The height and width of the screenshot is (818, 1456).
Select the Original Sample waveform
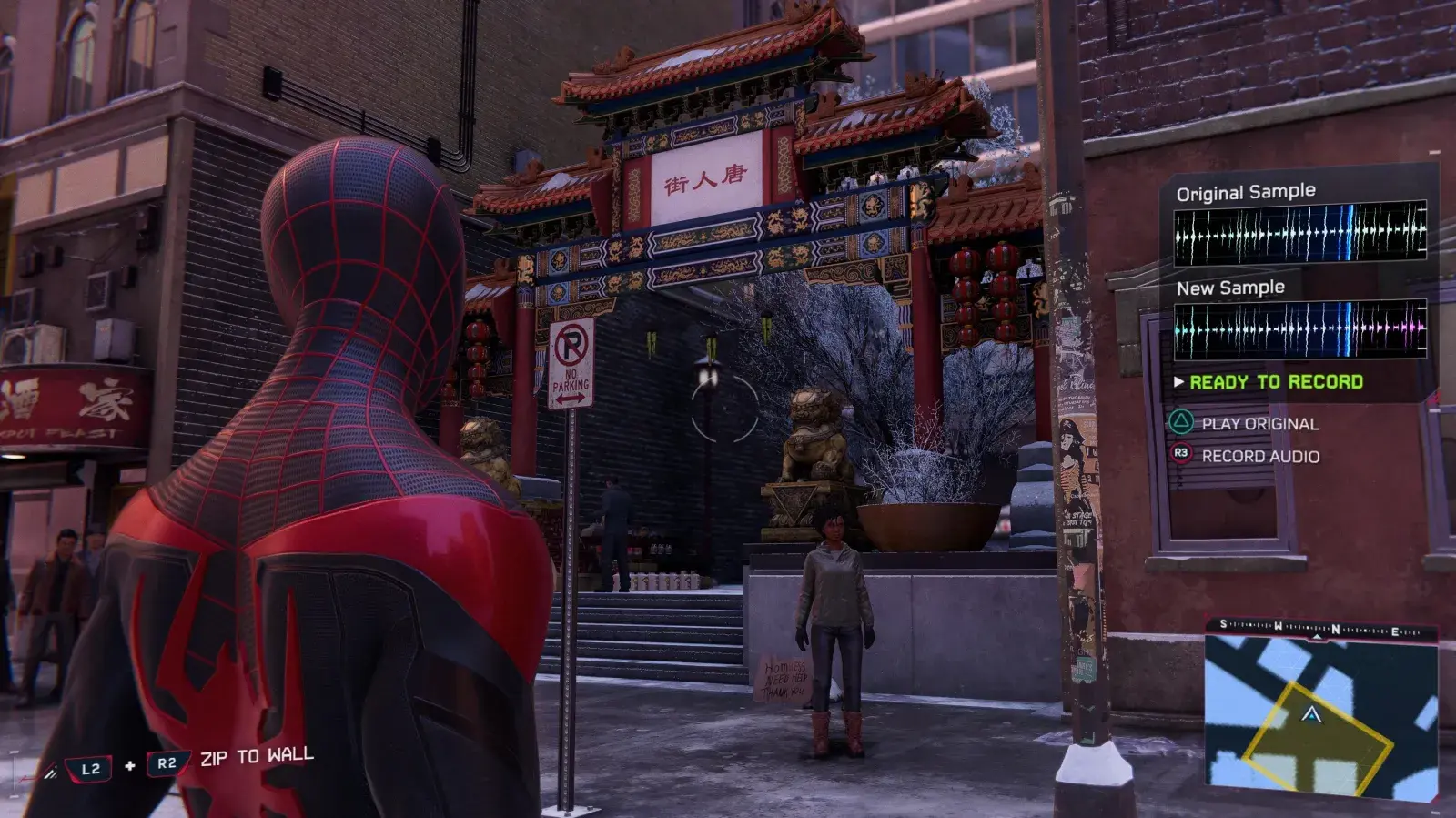point(1299,233)
